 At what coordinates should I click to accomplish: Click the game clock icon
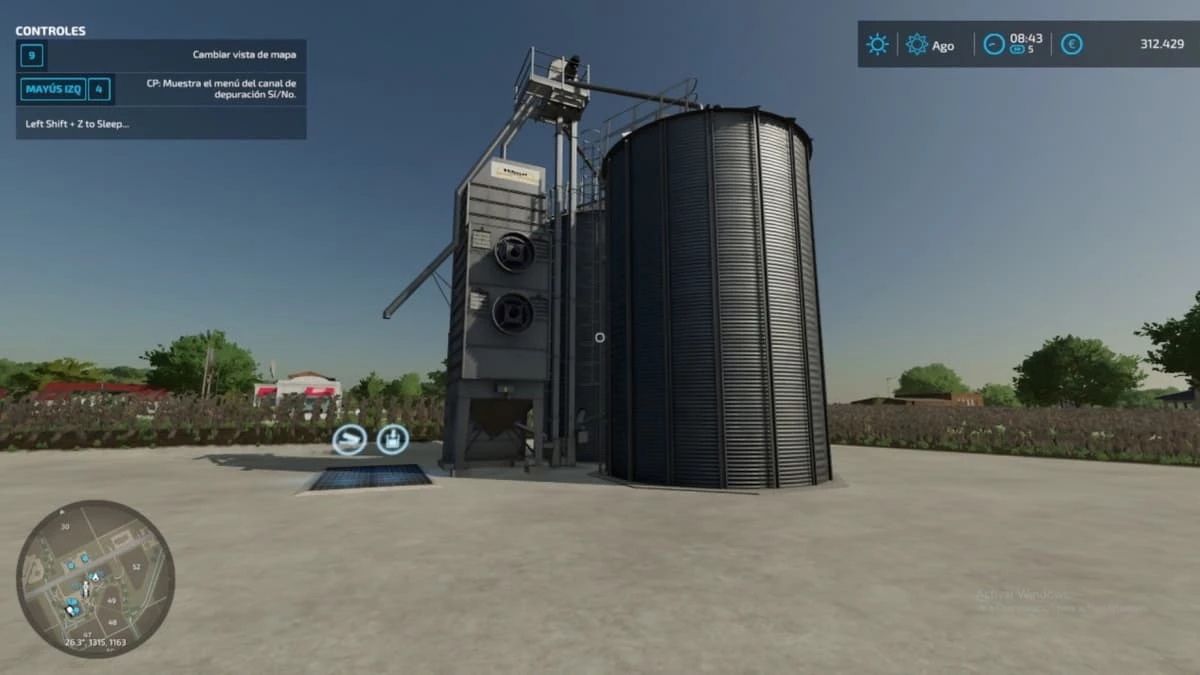click(x=993, y=44)
